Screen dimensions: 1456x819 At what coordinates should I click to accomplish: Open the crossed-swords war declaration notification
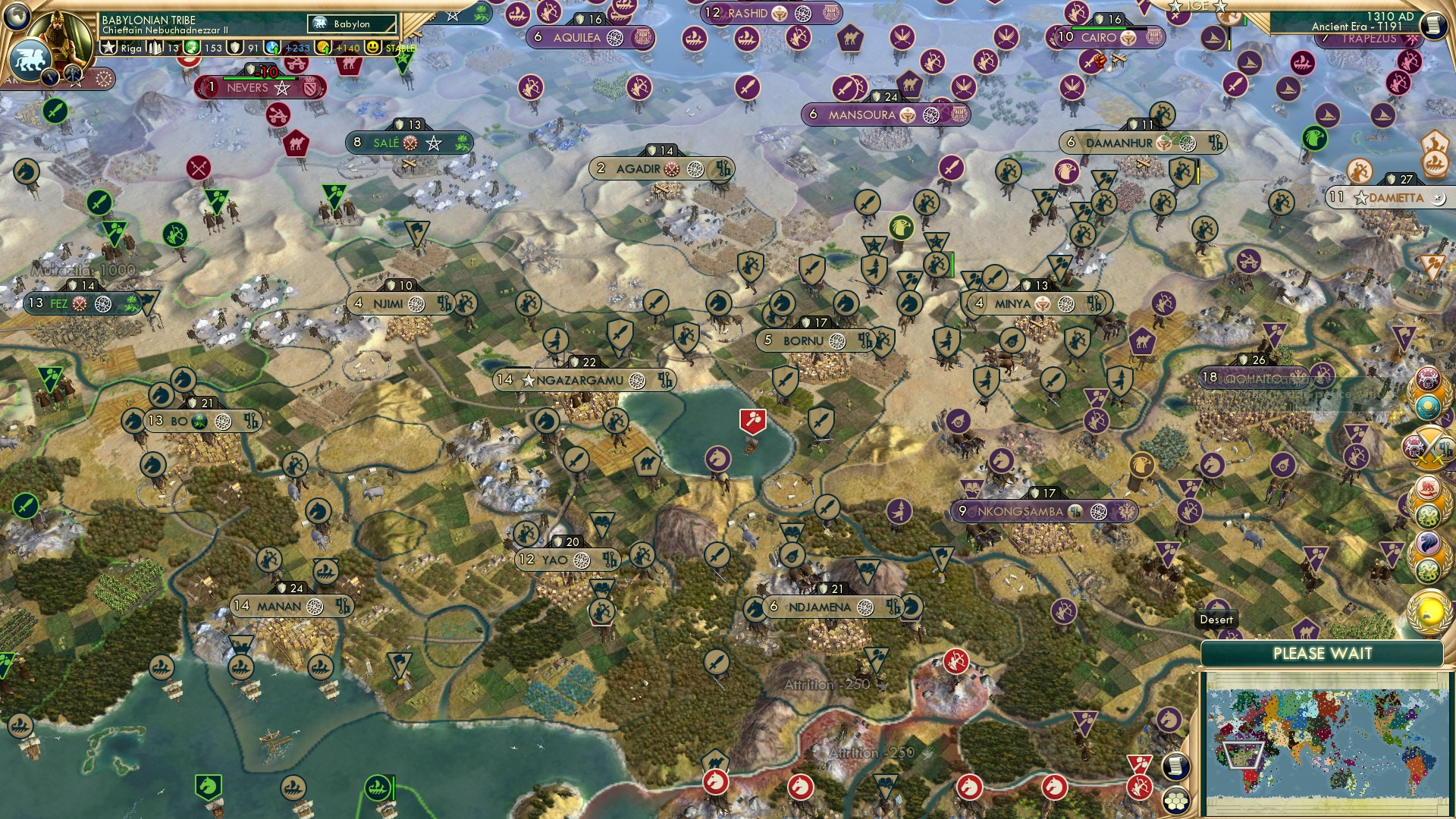pos(1429,447)
